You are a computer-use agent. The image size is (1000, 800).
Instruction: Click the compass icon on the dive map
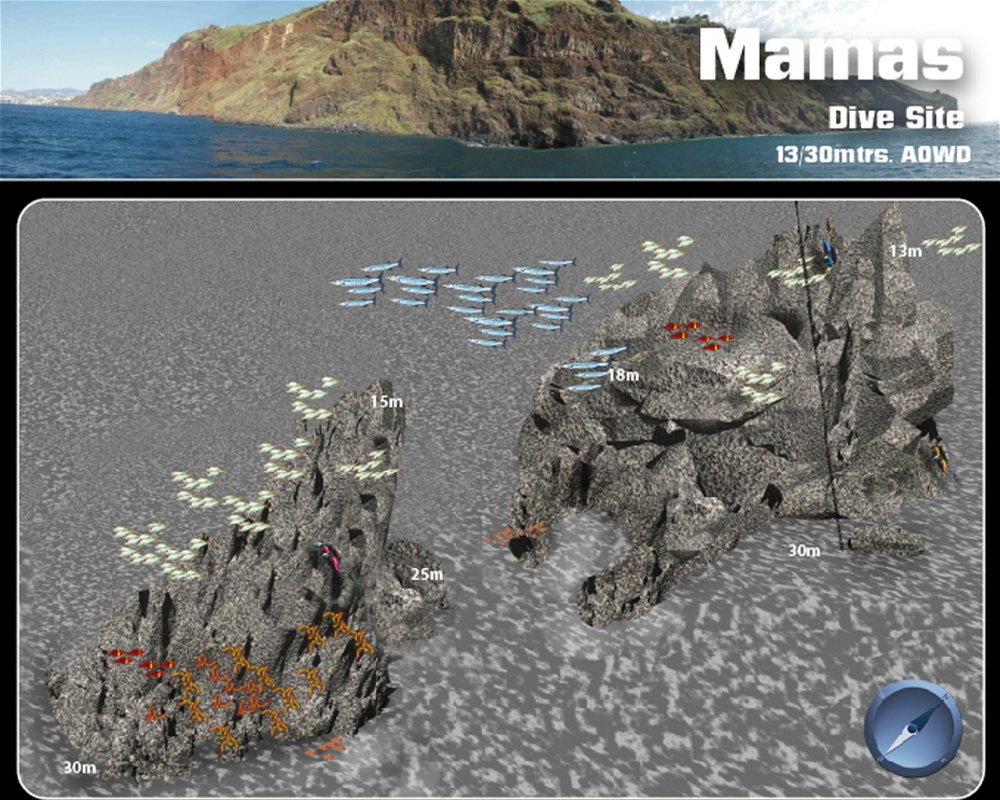(912, 729)
